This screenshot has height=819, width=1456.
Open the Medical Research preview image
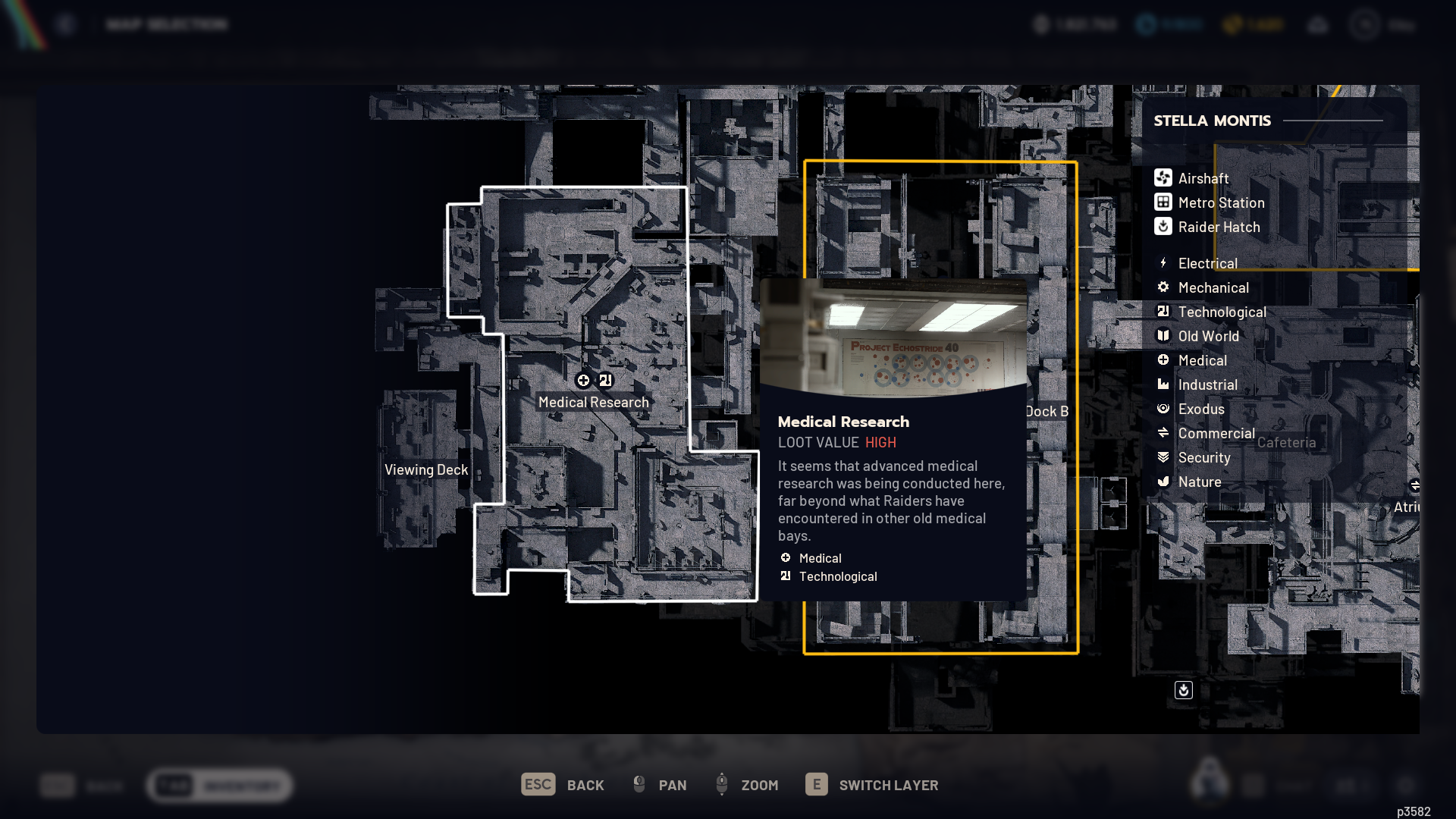pos(893,337)
